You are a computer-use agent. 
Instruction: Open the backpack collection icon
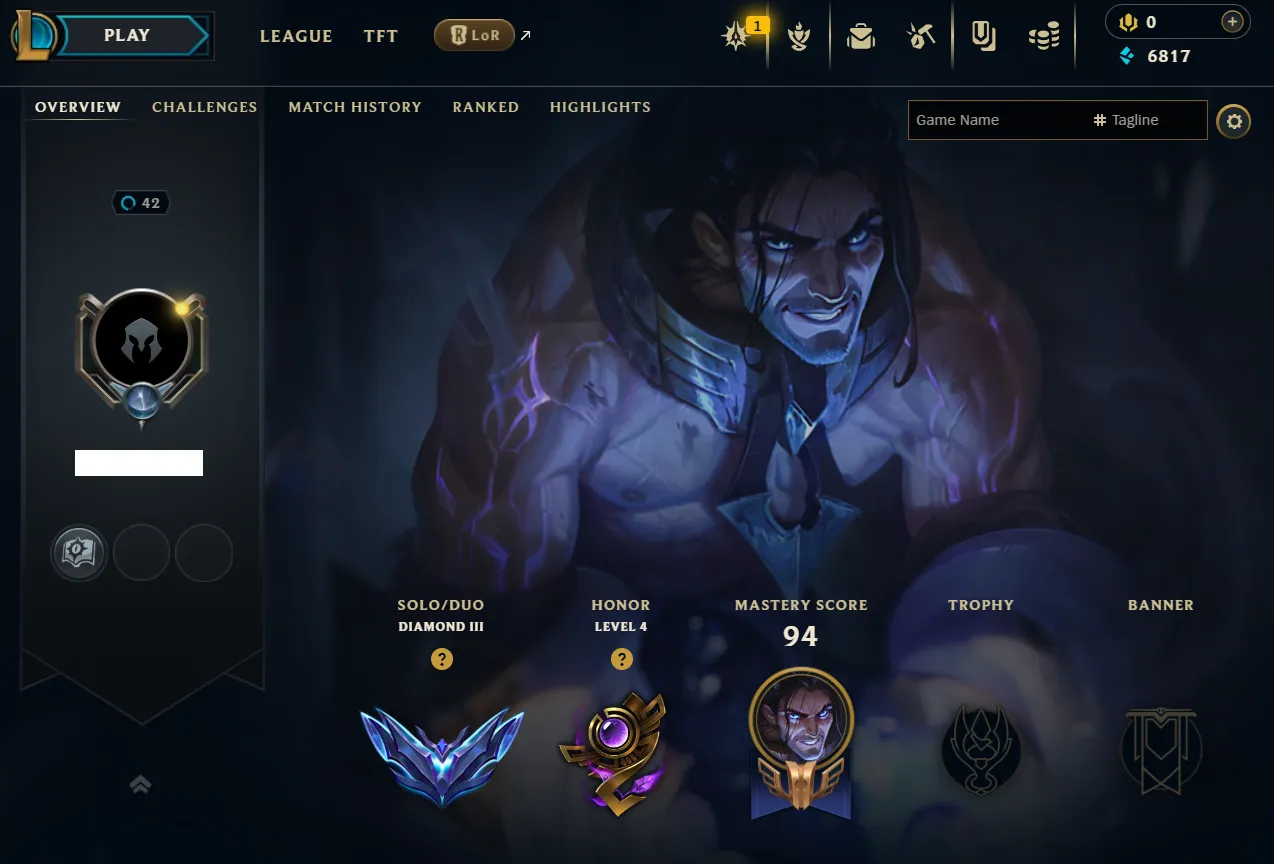[860, 37]
